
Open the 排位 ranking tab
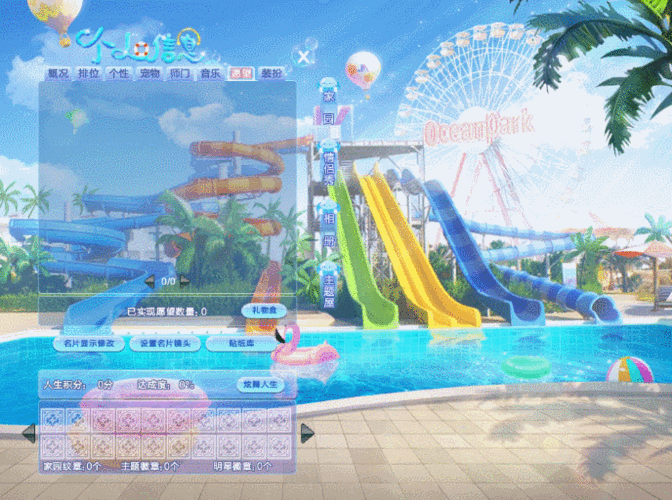tap(88, 74)
